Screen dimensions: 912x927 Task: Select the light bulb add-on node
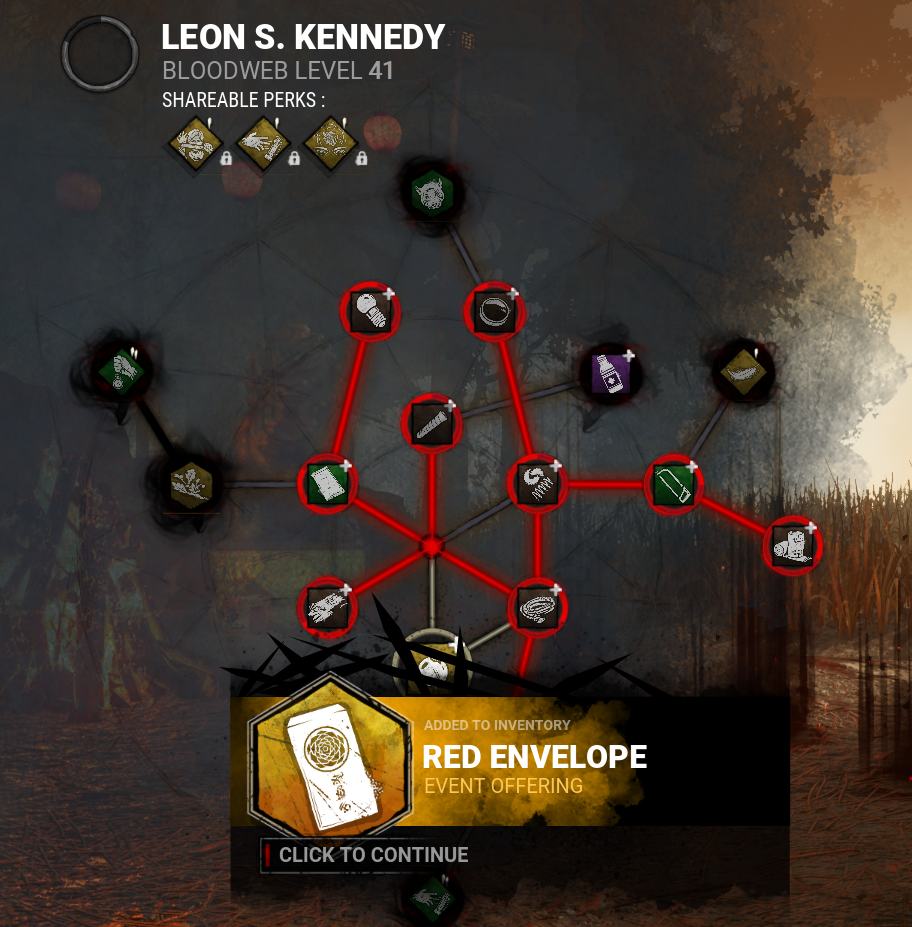click(x=371, y=311)
